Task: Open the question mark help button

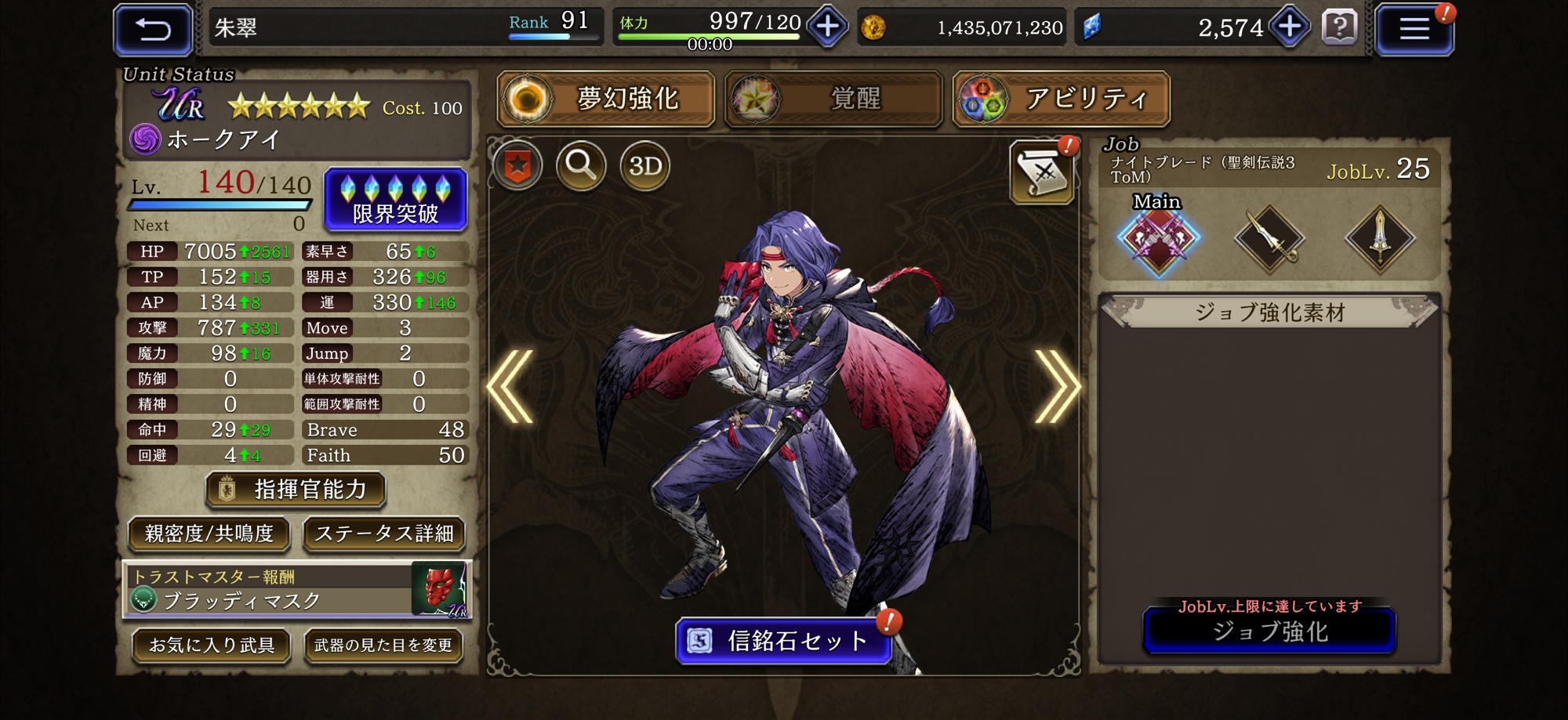Action: coord(1339,28)
